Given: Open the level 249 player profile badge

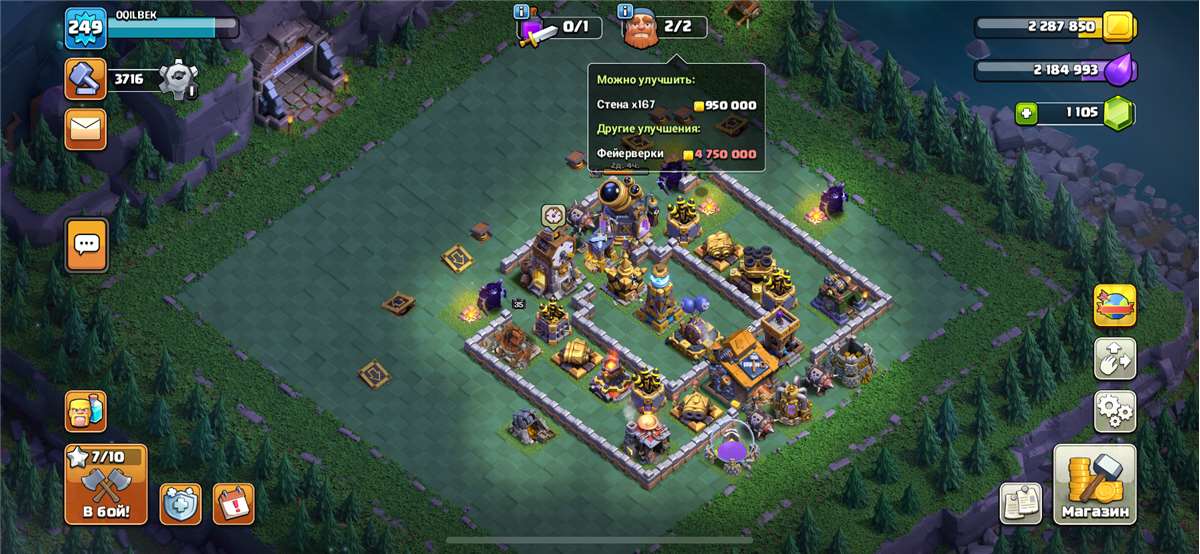Looking at the screenshot, I should (86, 27).
